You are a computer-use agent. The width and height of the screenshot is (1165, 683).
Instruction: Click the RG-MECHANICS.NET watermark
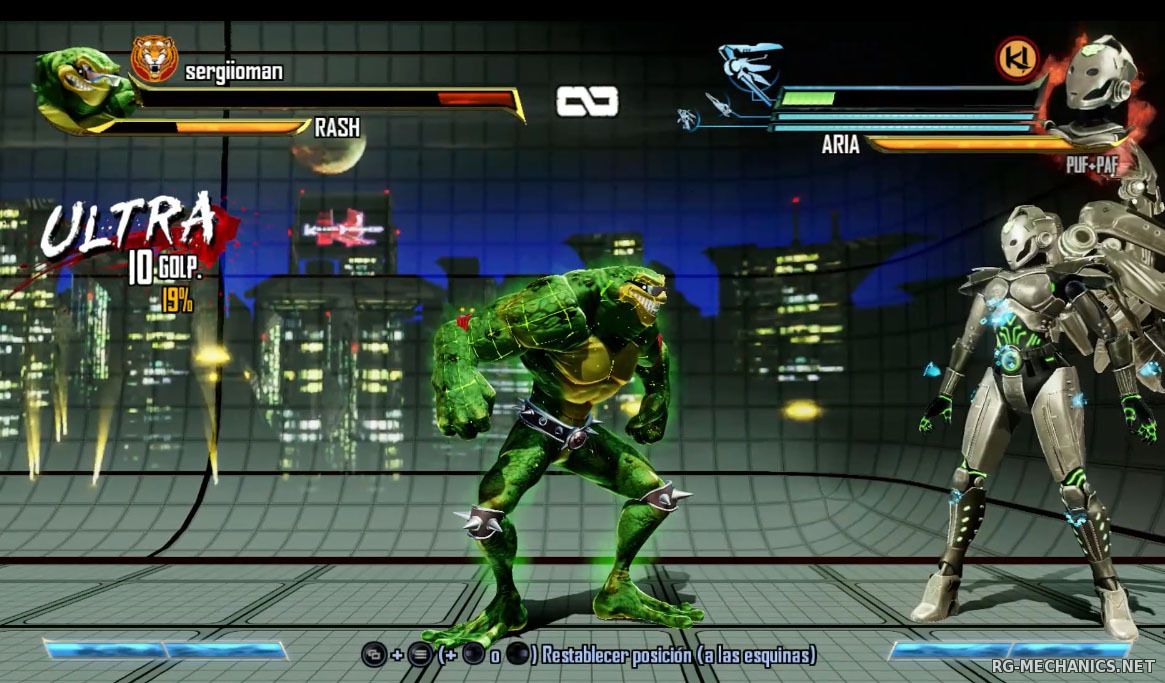point(1075,665)
